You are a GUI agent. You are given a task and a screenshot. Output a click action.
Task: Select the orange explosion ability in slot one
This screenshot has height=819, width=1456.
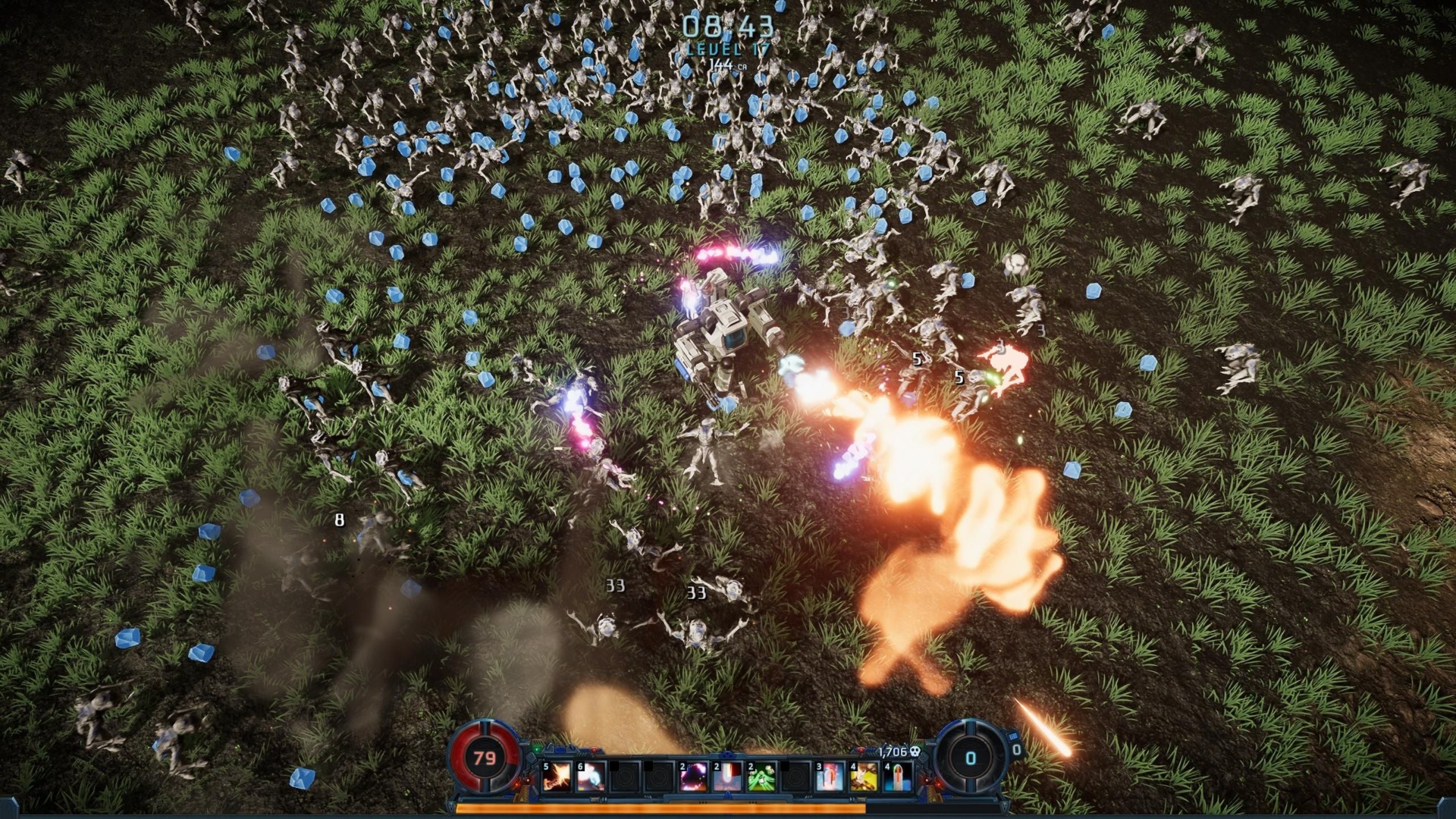point(557,776)
